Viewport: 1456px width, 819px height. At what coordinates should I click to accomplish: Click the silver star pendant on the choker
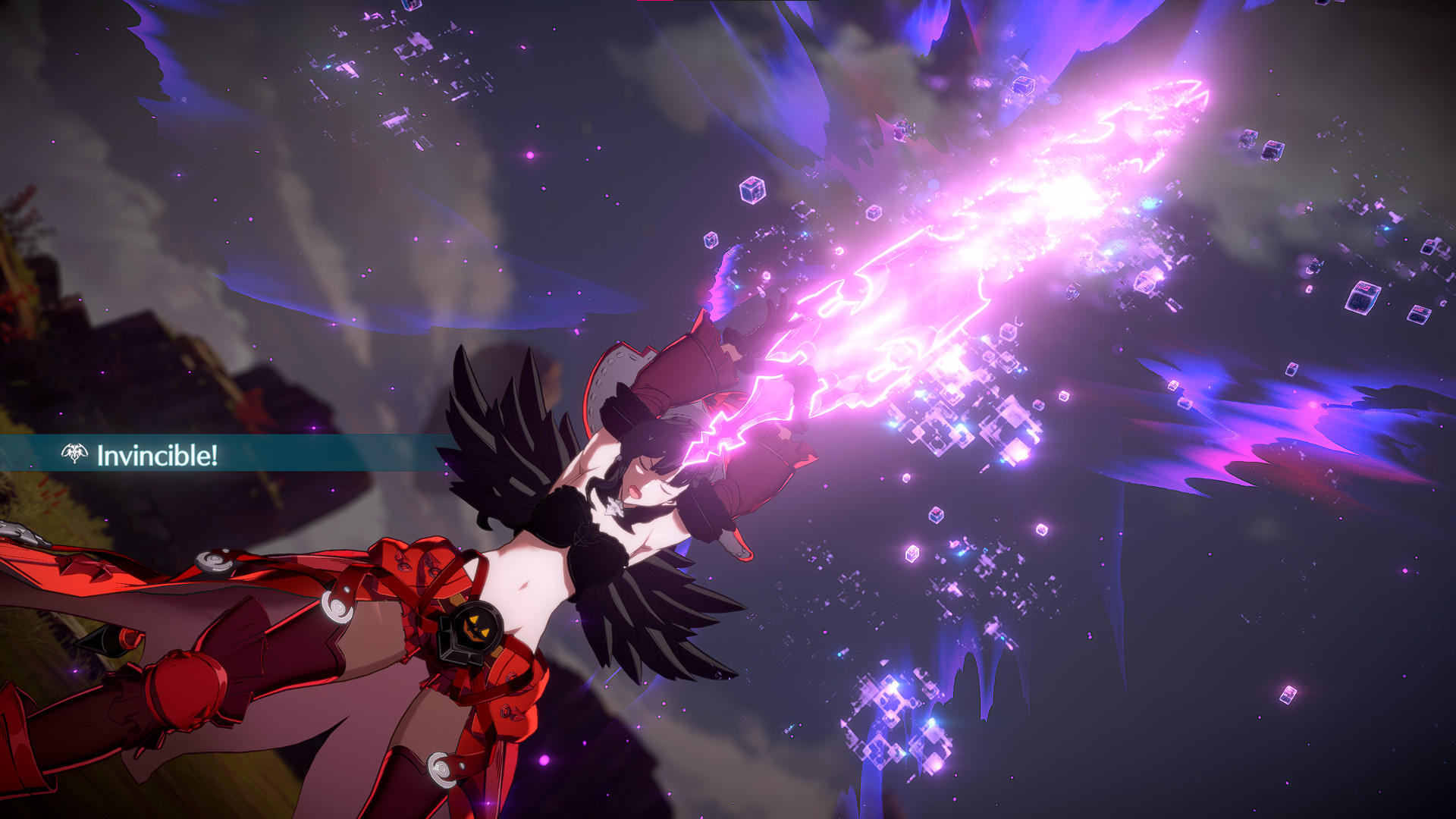(614, 506)
